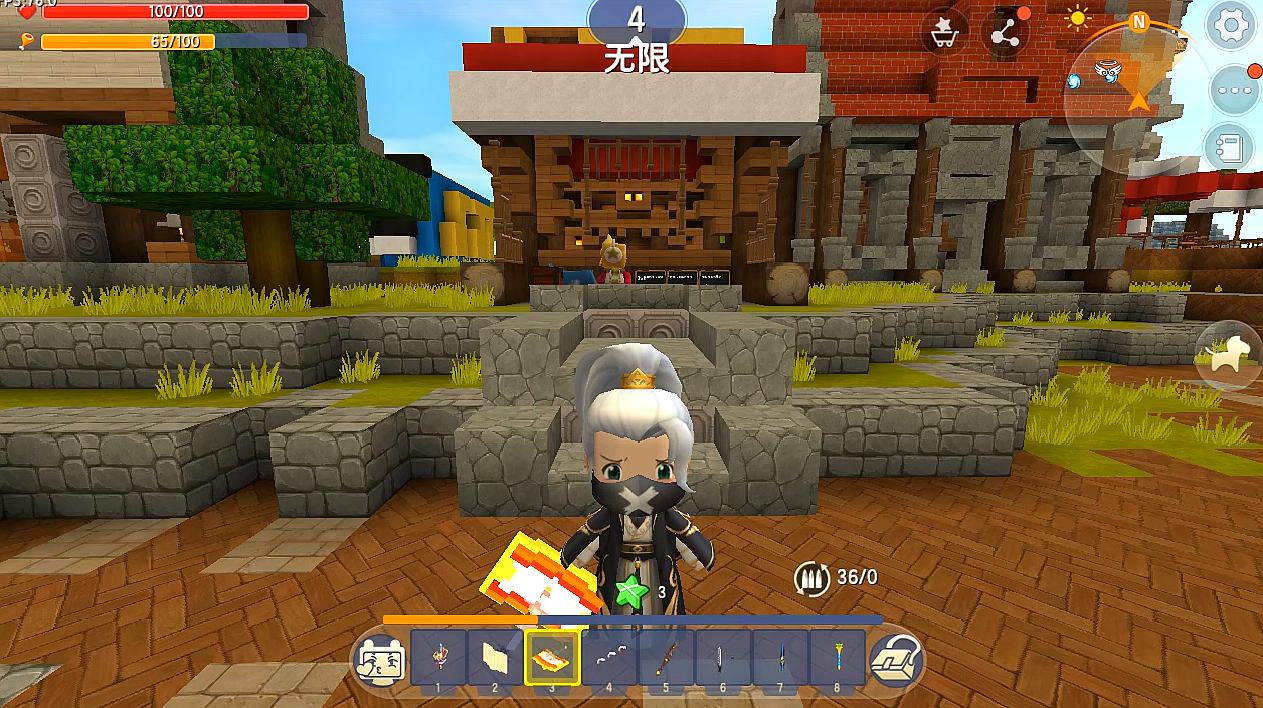
Task: Open the shop cart with star
Action: click(943, 34)
